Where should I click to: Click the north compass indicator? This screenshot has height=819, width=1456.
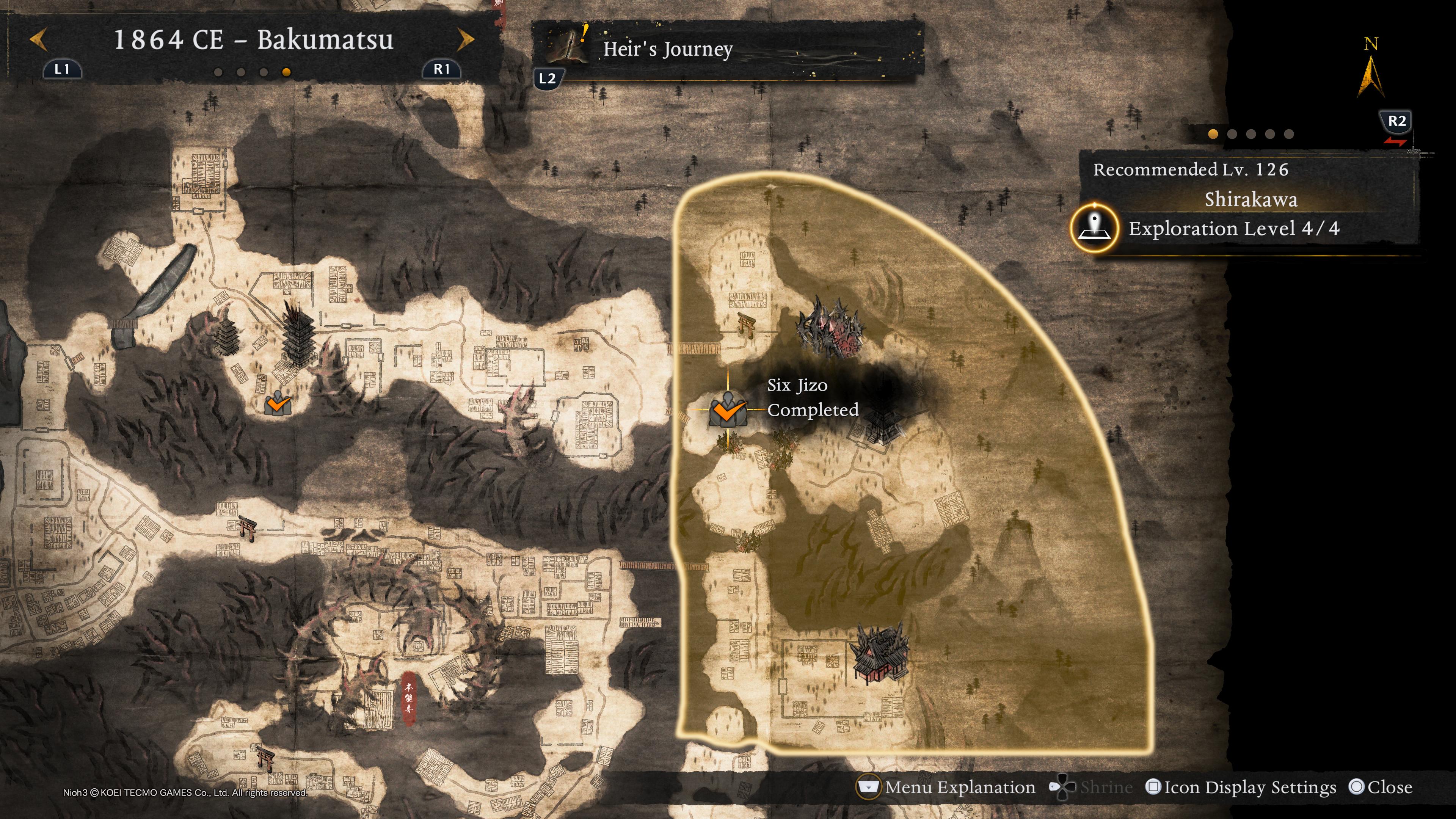coord(1371,71)
